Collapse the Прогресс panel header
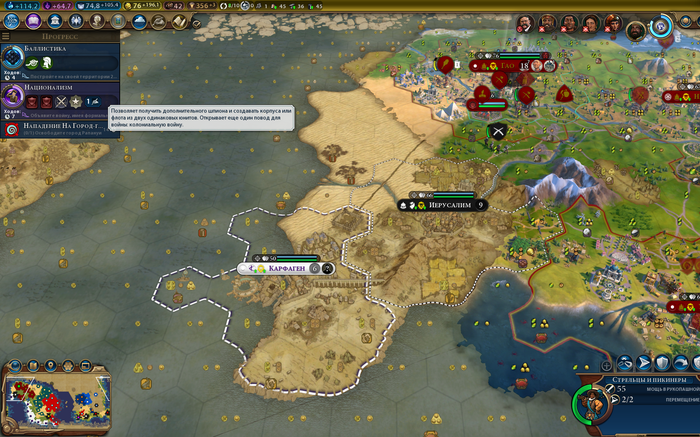 click(60, 36)
